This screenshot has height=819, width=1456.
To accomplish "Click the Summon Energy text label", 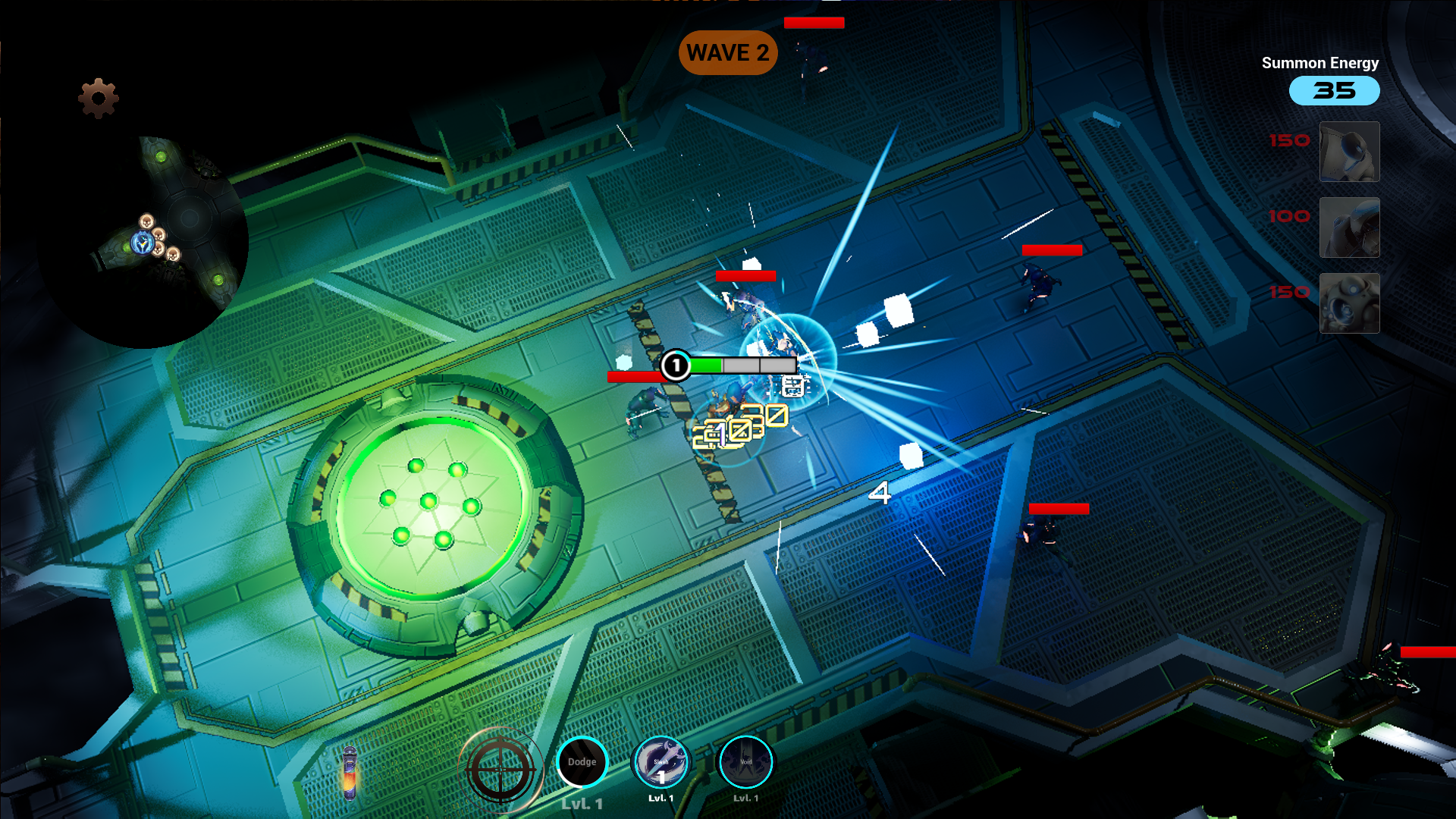I will (x=1319, y=63).
